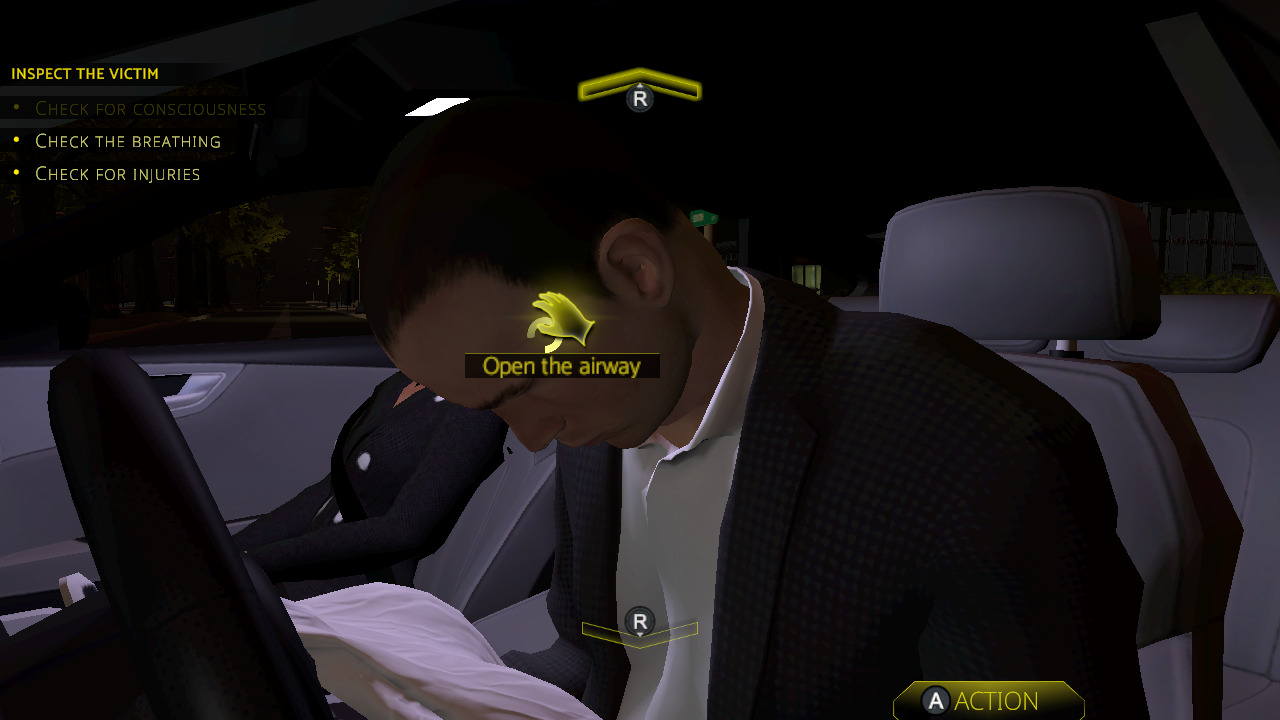Image resolution: width=1280 pixels, height=720 pixels.
Task: Click the yellow bullet beside Check the breathing
Action: [18, 140]
